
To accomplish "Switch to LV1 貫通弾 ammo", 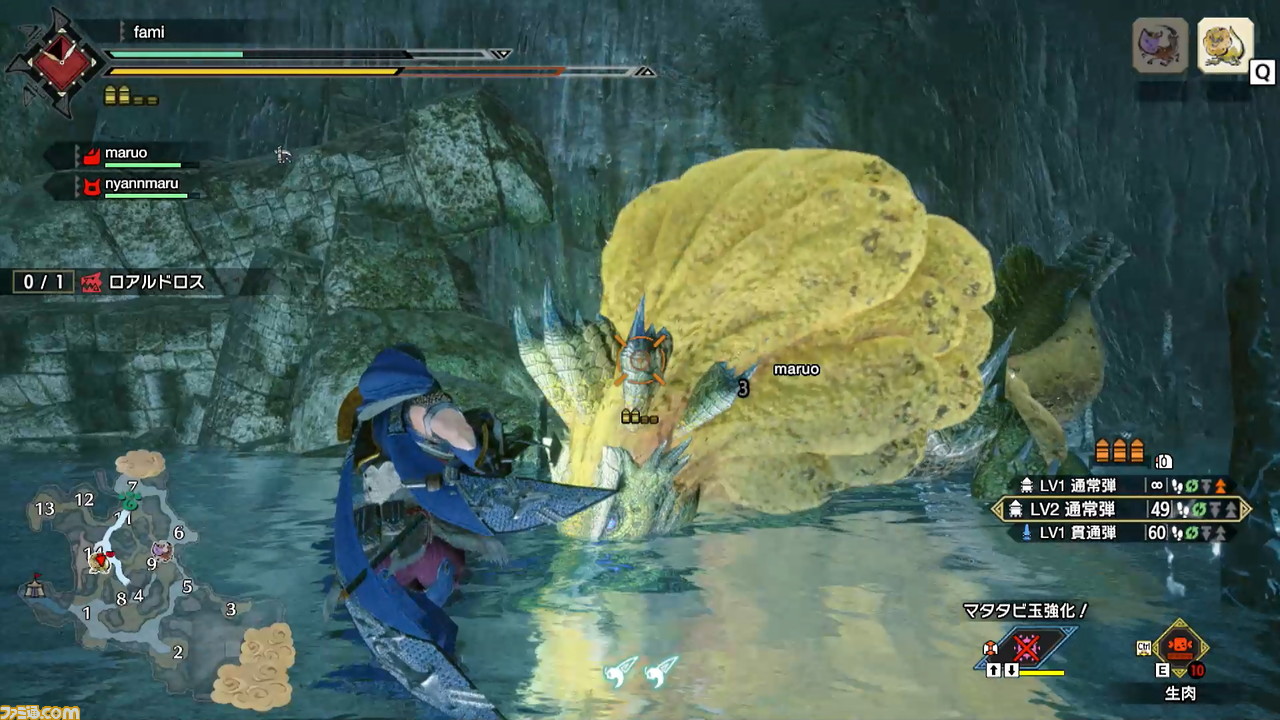I will point(1122,533).
